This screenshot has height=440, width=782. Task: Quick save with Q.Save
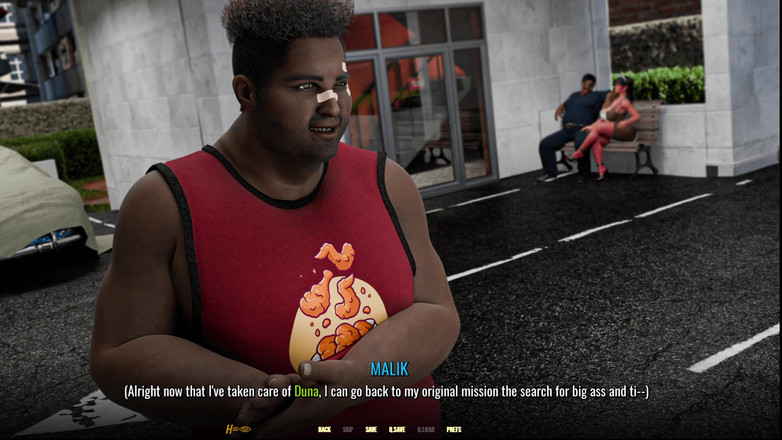pos(396,429)
